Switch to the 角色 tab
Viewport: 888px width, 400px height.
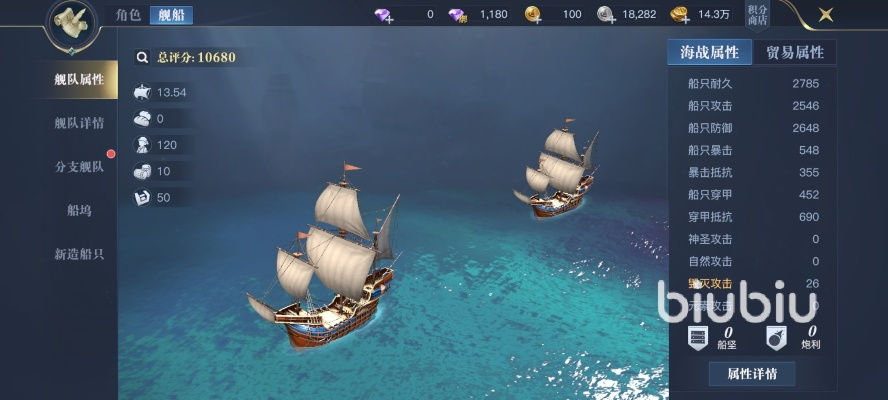click(x=127, y=15)
